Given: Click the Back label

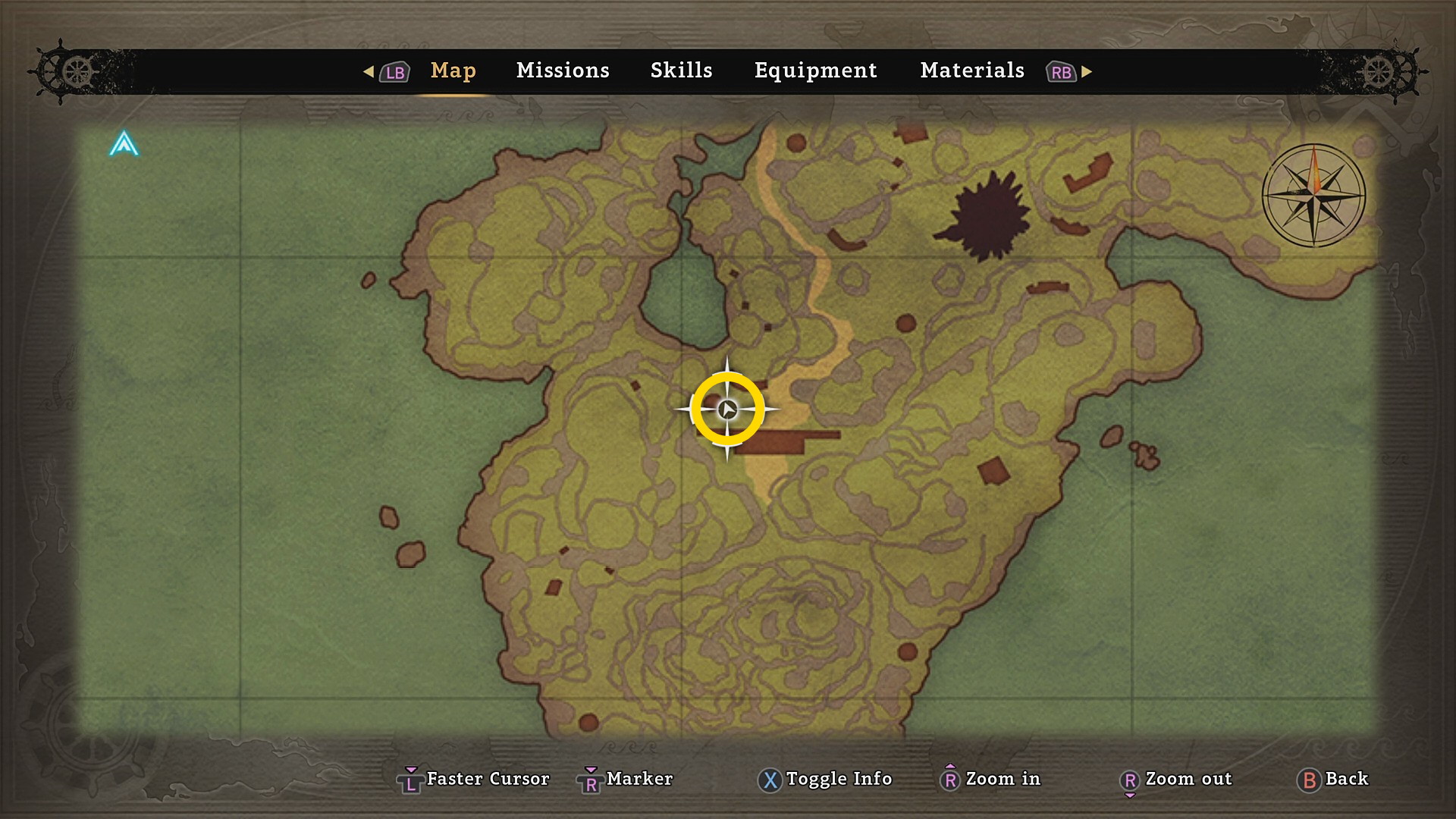Looking at the screenshot, I should [1346, 779].
